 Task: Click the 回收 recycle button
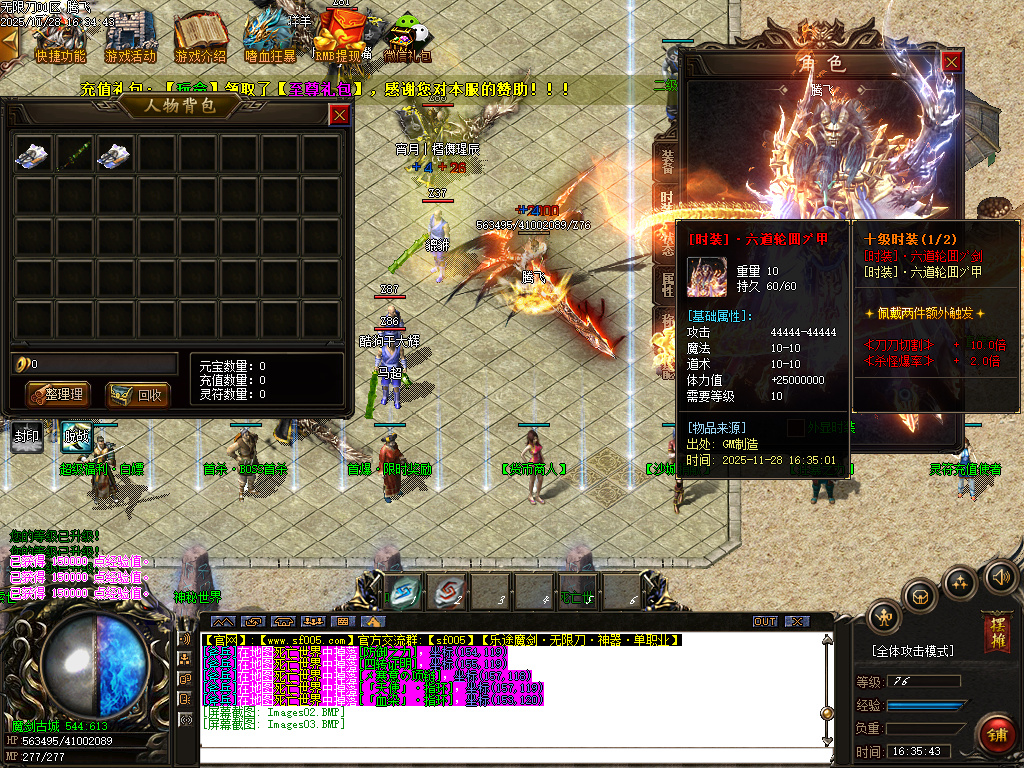(137, 394)
